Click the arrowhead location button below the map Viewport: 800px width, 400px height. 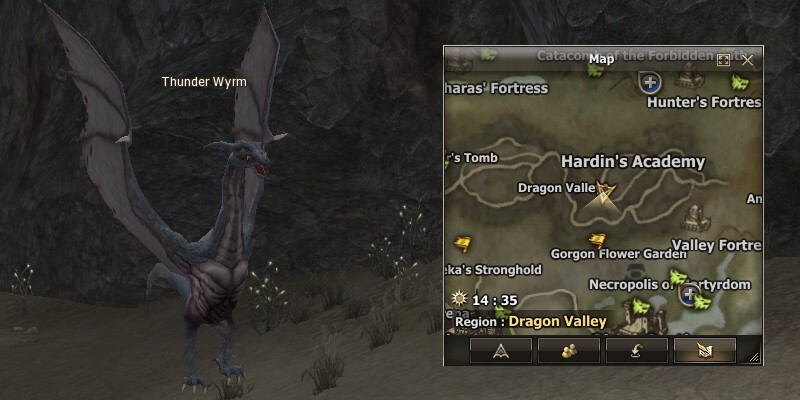click(501, 349)
